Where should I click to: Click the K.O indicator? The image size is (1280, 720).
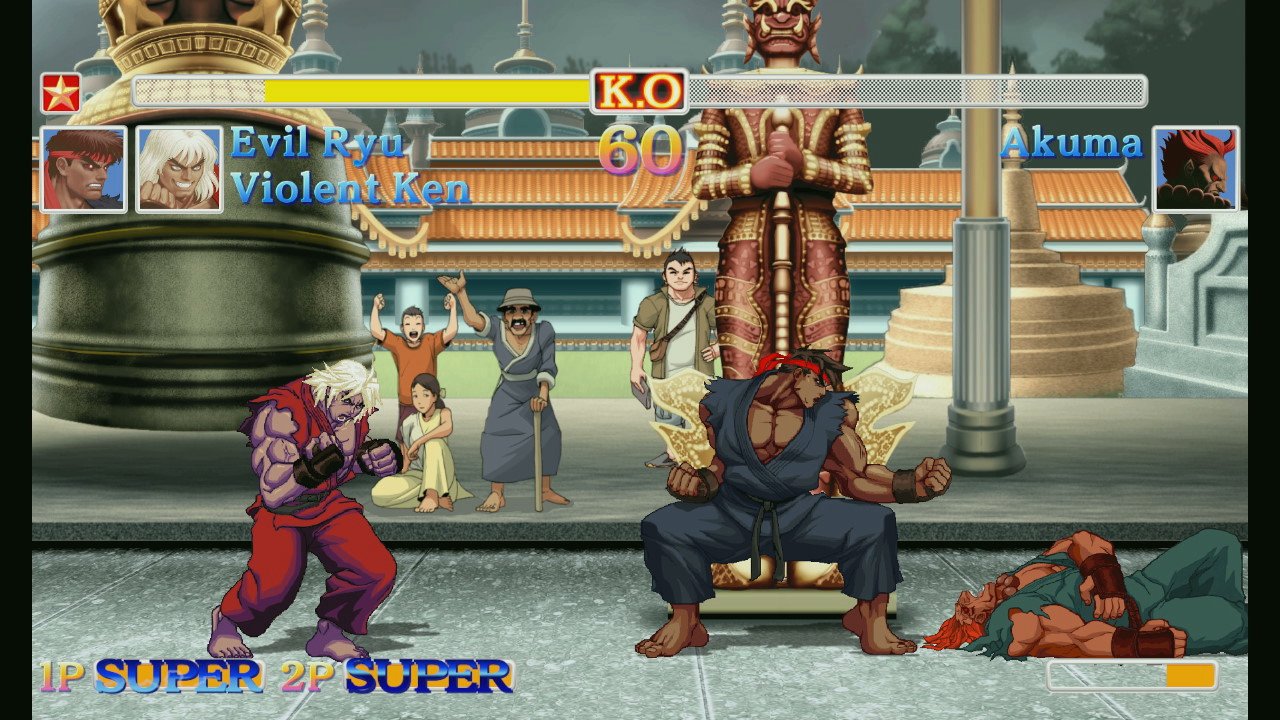[x=639, y=92]
